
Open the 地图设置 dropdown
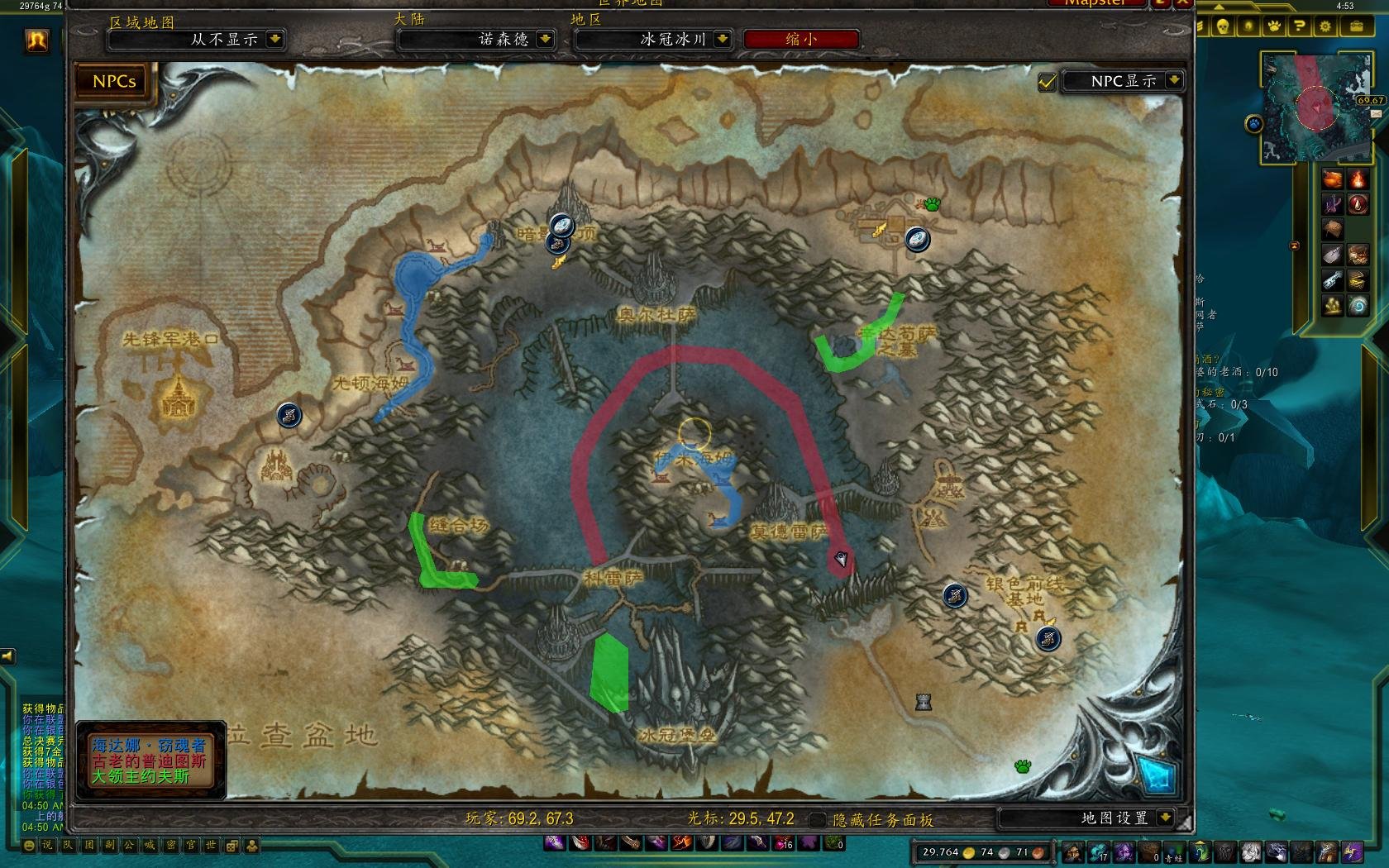pyautogui.click(x=1165, y=818)
